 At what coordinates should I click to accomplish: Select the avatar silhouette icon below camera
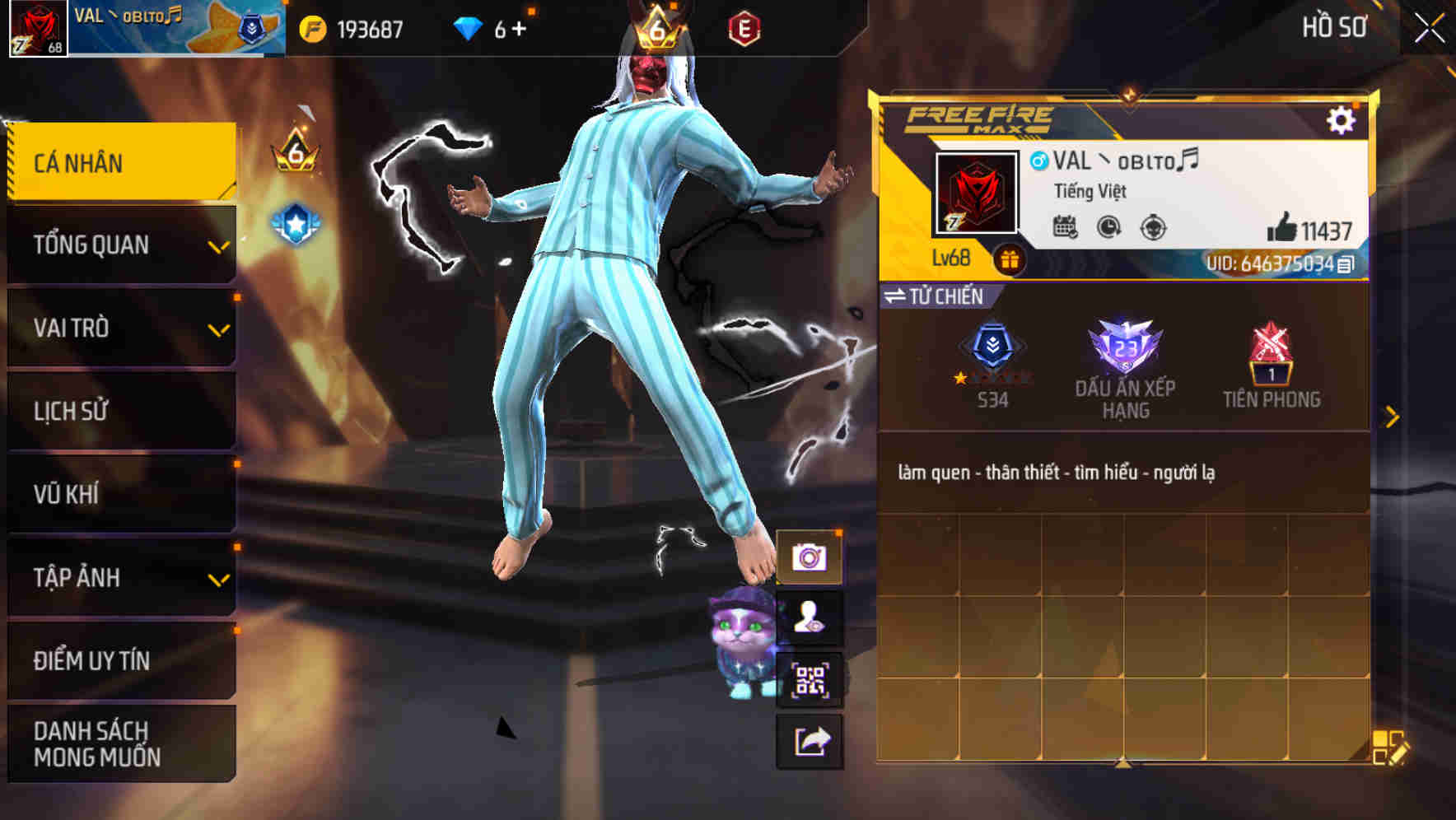coord(810,616)
